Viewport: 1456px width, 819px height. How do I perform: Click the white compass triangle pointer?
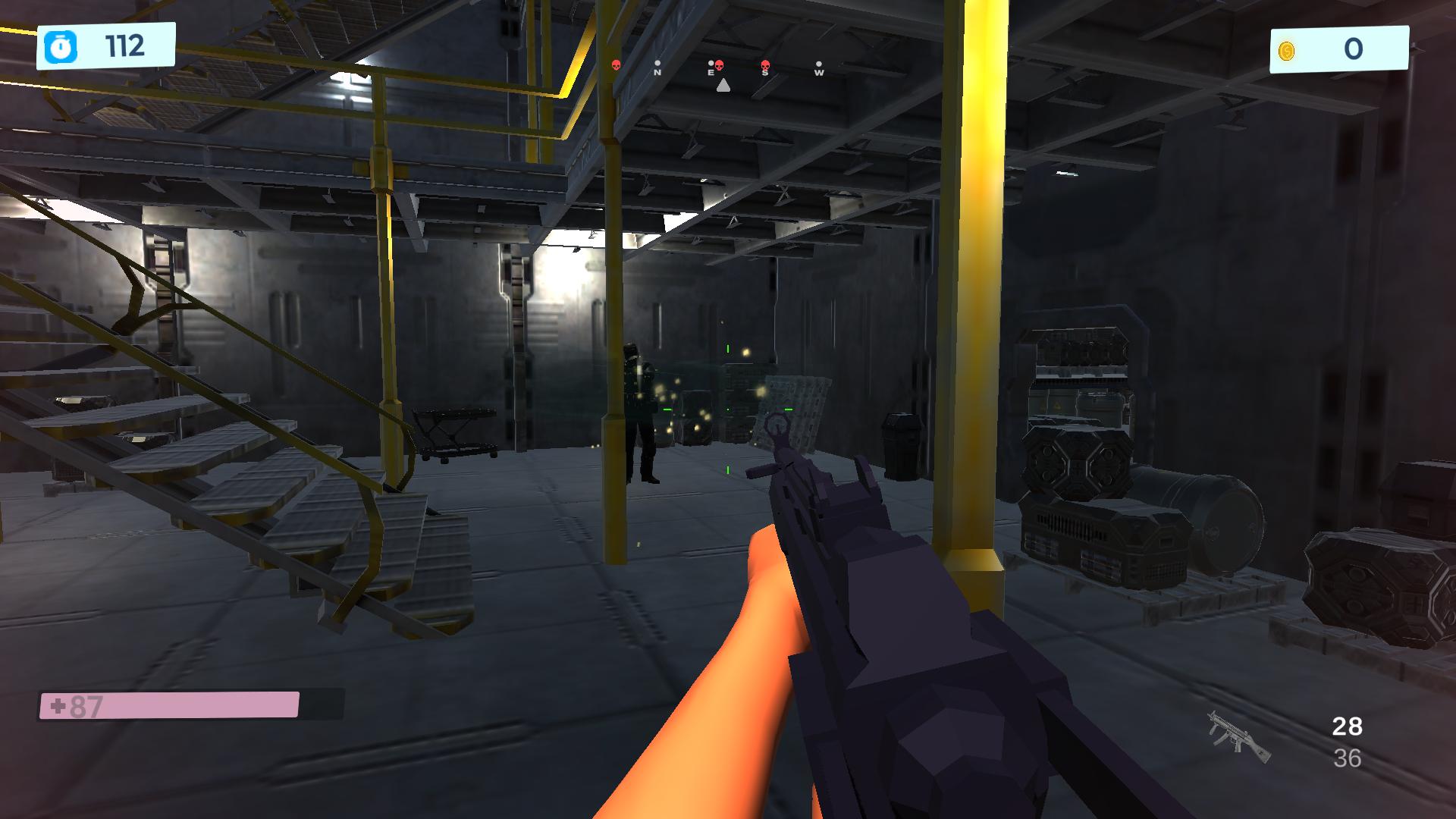[x=723, y=86]
